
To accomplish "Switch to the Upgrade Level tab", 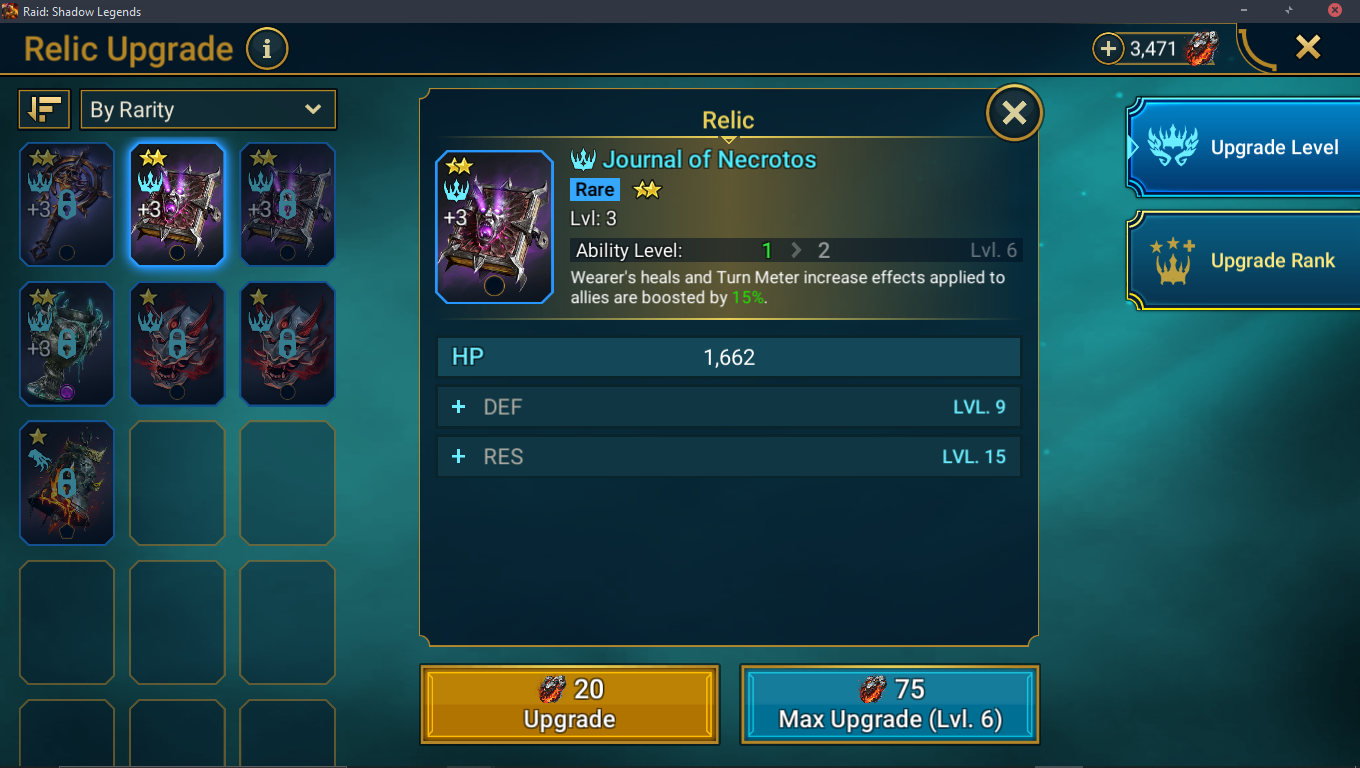I will [1244, 148].
